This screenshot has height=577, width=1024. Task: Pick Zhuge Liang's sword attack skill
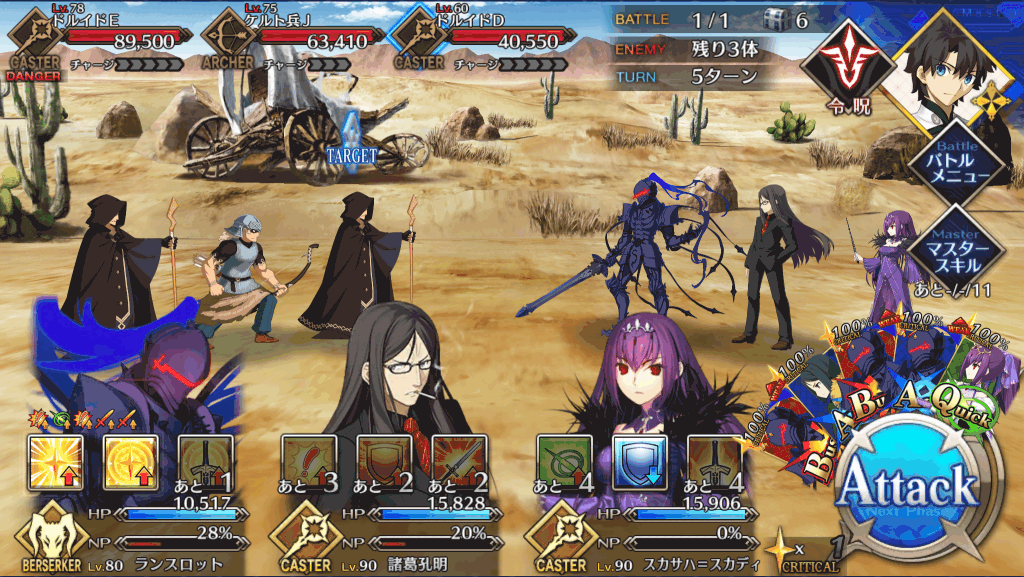[x=459, y=463]
